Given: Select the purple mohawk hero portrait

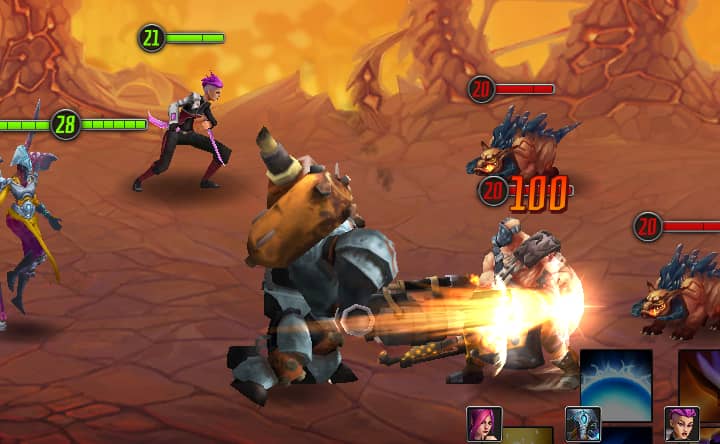Looking at the screenshot, I should [681, 424].
